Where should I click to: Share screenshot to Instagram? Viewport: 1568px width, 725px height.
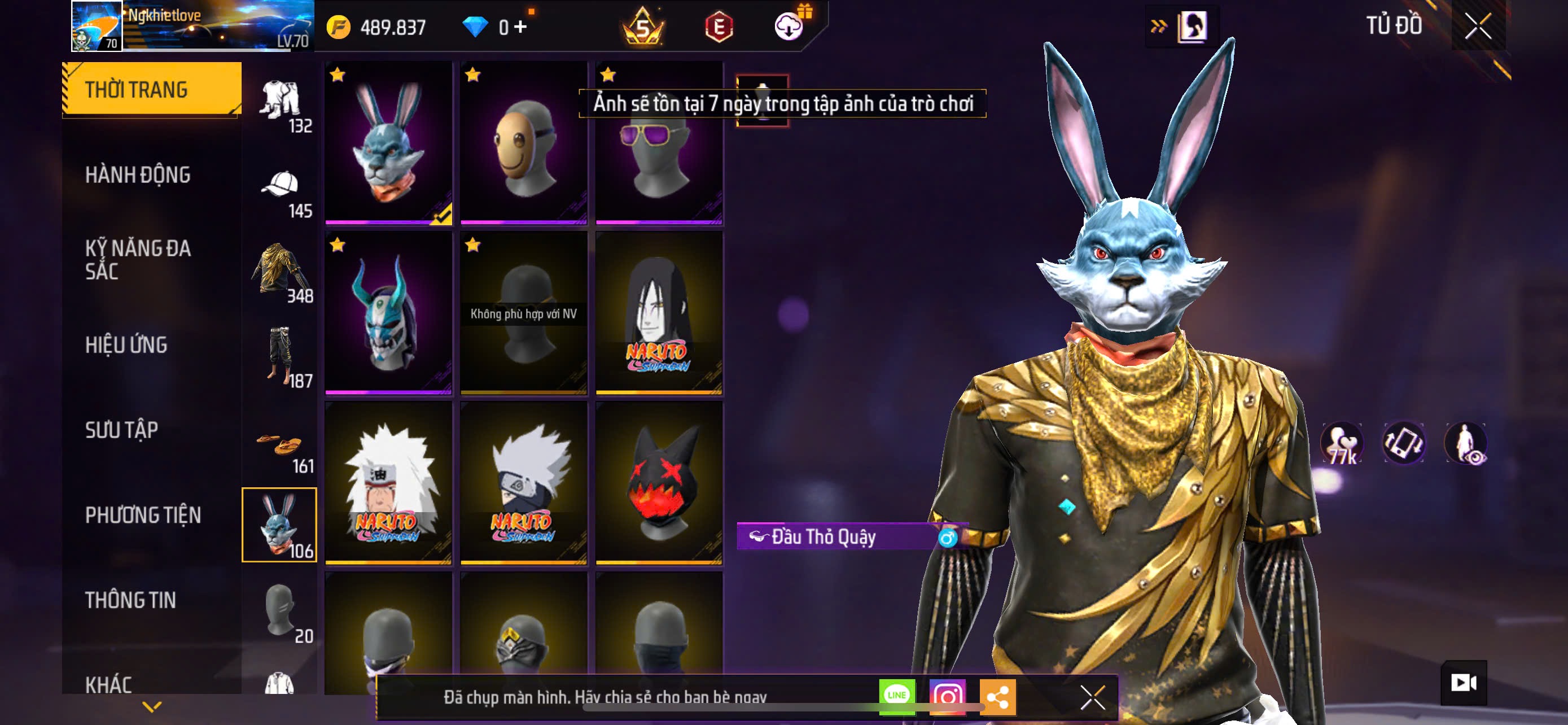(x=947, y=696)
